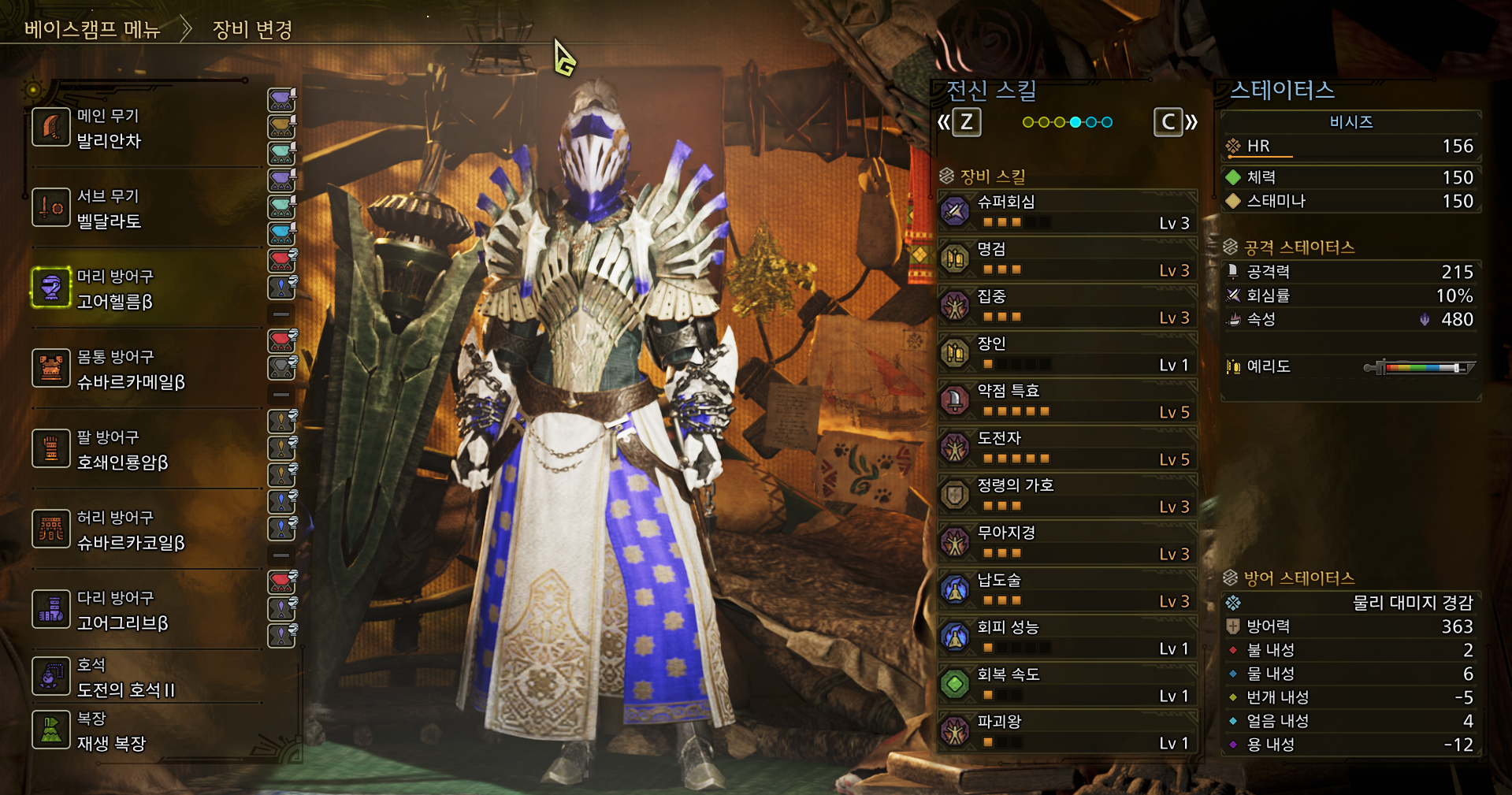The image size is (1512, 795).
Task: Select the sub weapon slot 벨달라토
Action: click(x=146, y=209)
